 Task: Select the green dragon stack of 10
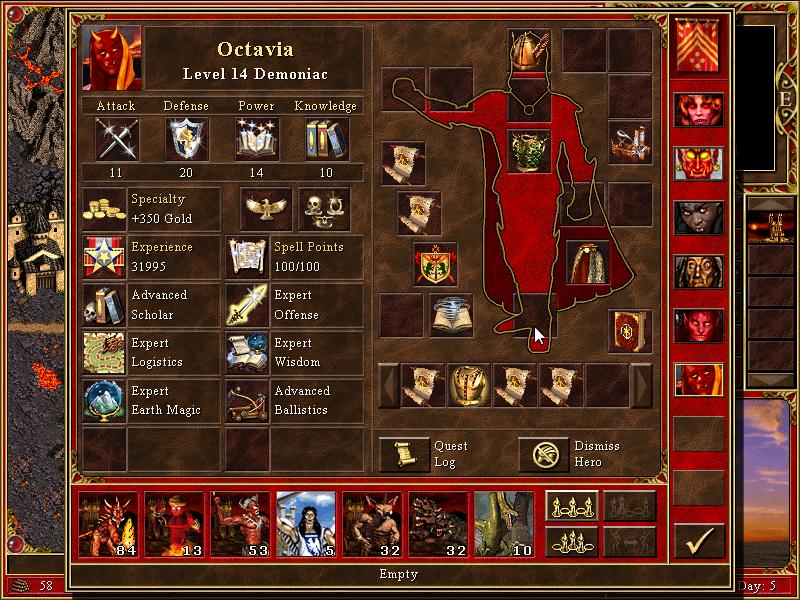(x=504, y=523)
